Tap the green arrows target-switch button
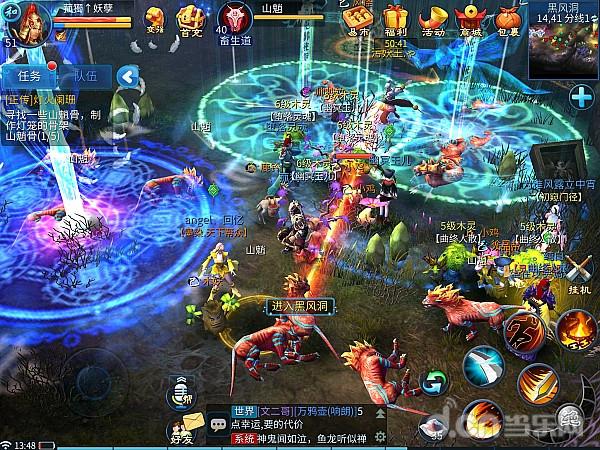The width and height of the screenshot is (600, 450). coord(434,381)
